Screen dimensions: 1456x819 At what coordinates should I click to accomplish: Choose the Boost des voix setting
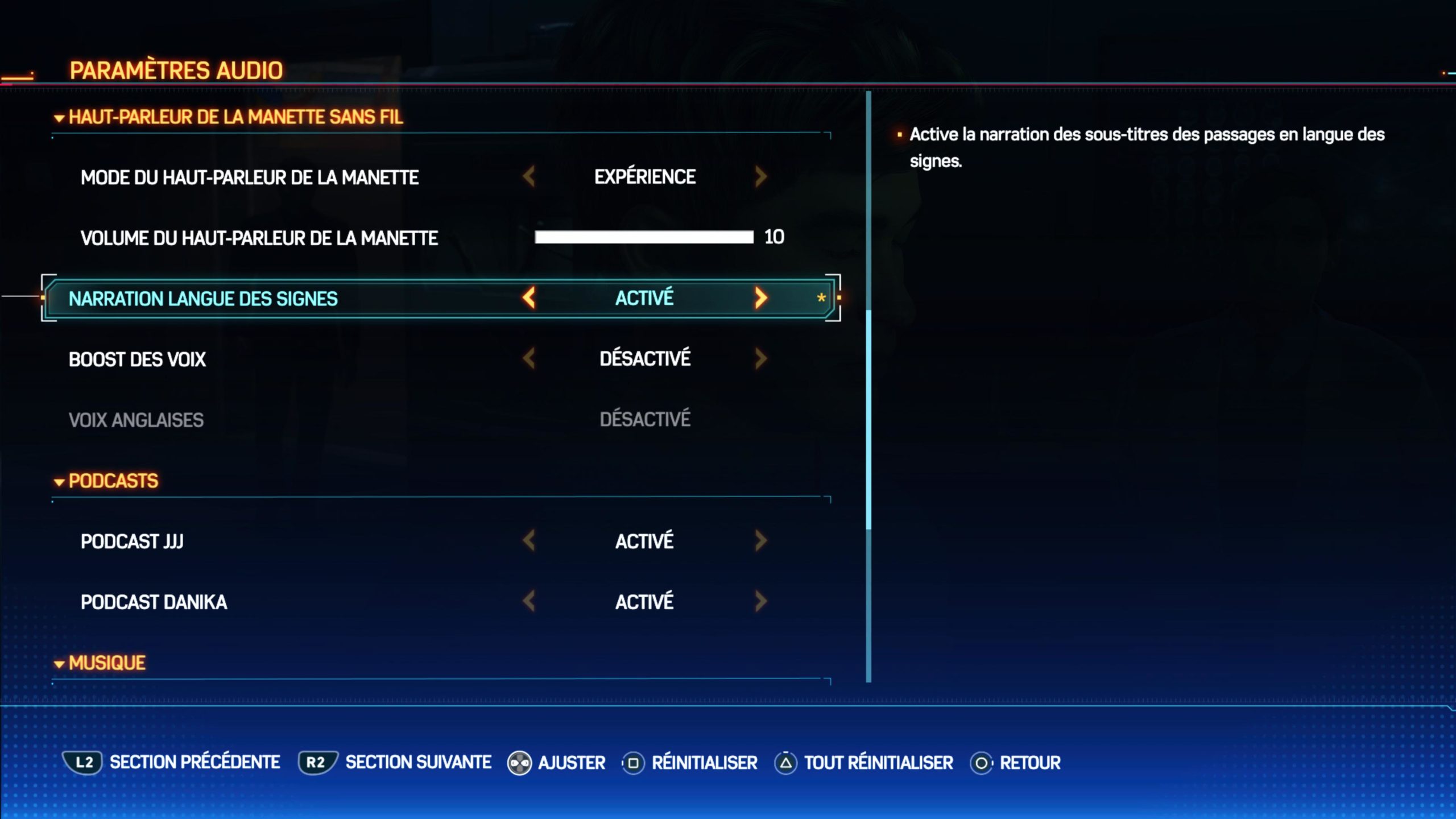(x=137, y=359)
